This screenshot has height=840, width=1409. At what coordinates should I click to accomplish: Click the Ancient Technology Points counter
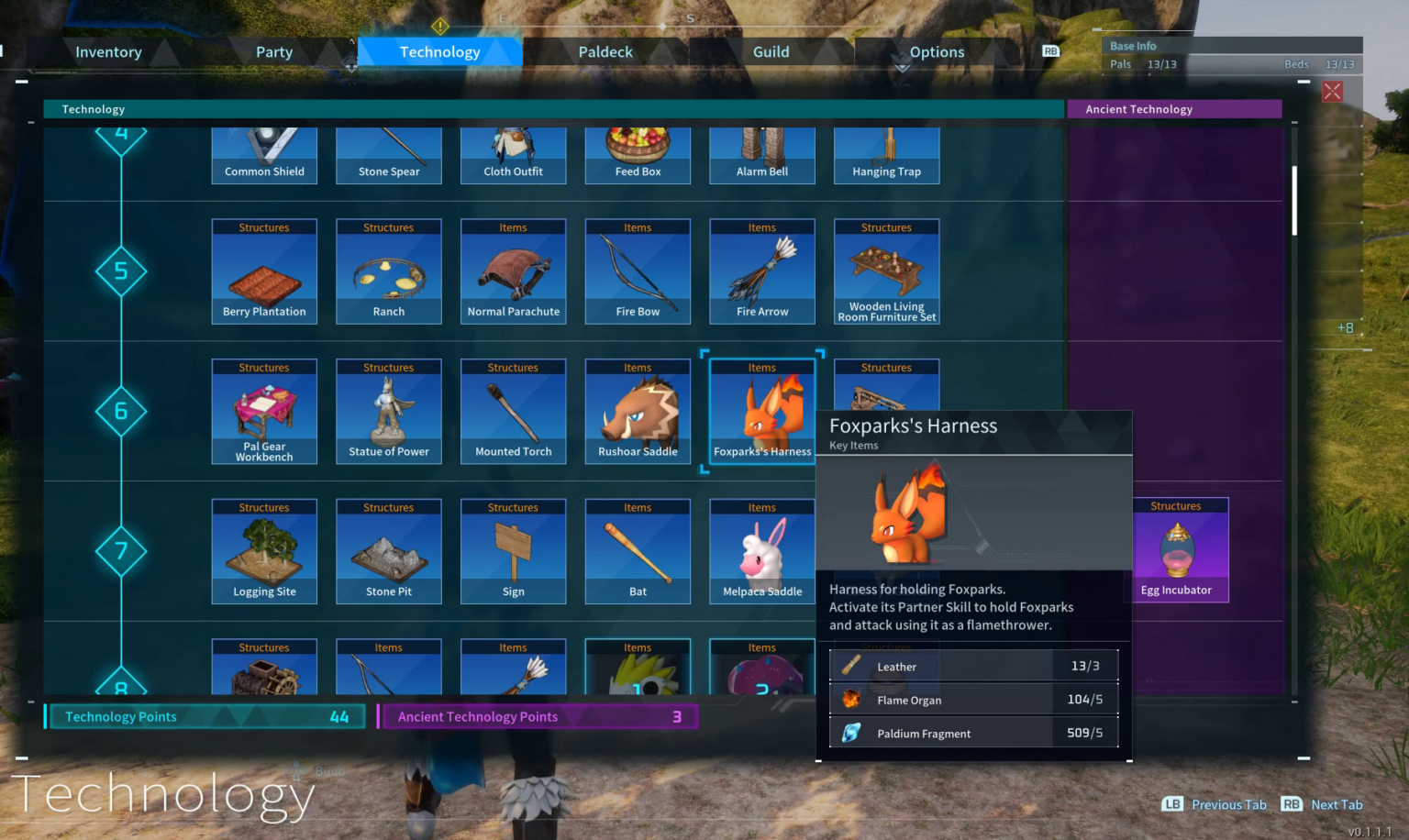pyautogui.click(x=537, y=716)
